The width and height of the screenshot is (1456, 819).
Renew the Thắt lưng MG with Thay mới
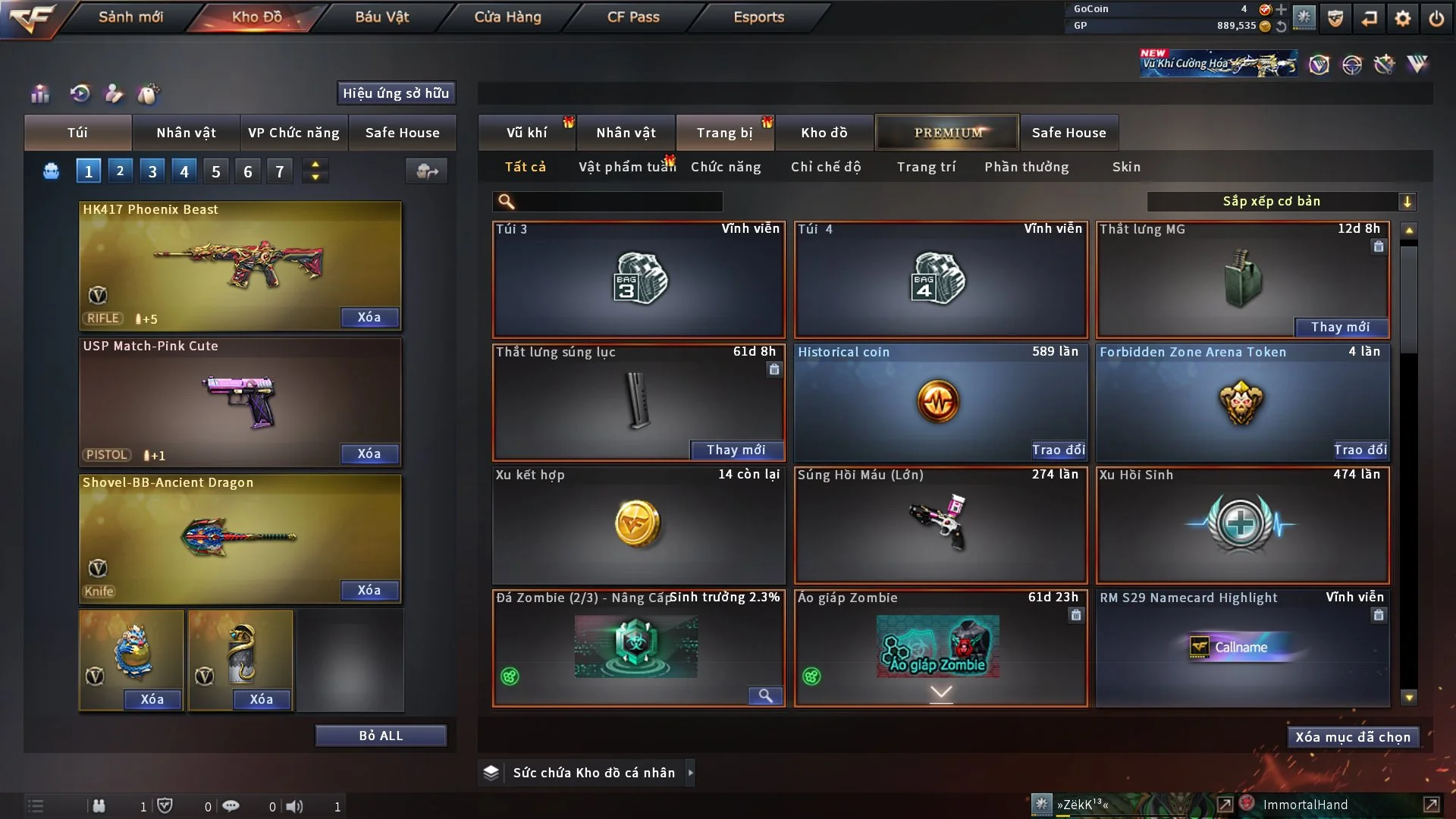pos(1340,327)
